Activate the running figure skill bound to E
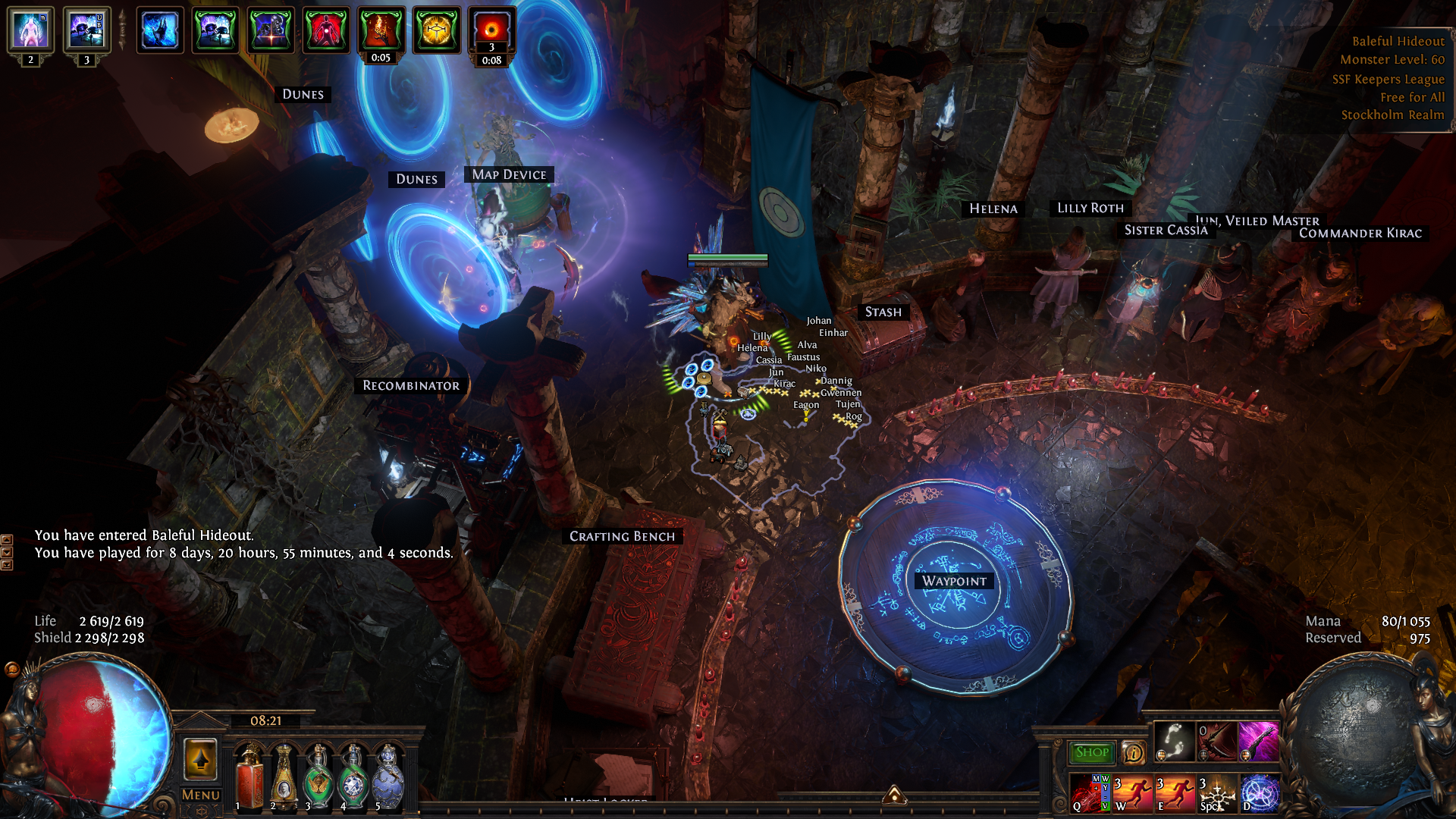 click(x=1175, y=793)
